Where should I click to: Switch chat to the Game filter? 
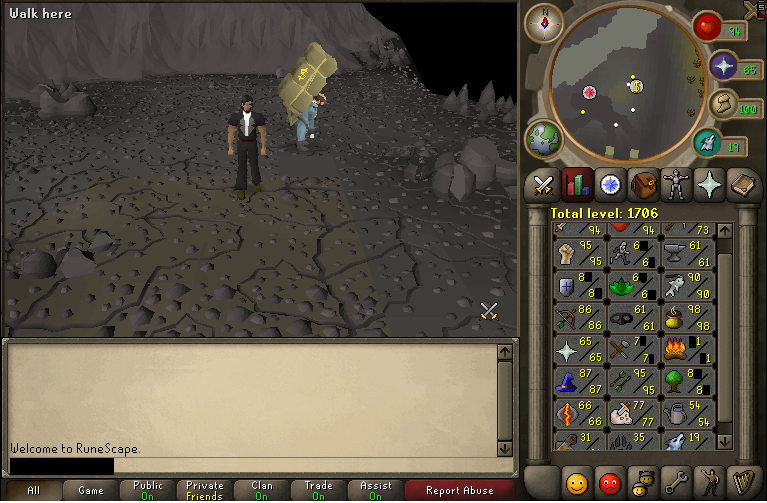[x=91, y=490]
